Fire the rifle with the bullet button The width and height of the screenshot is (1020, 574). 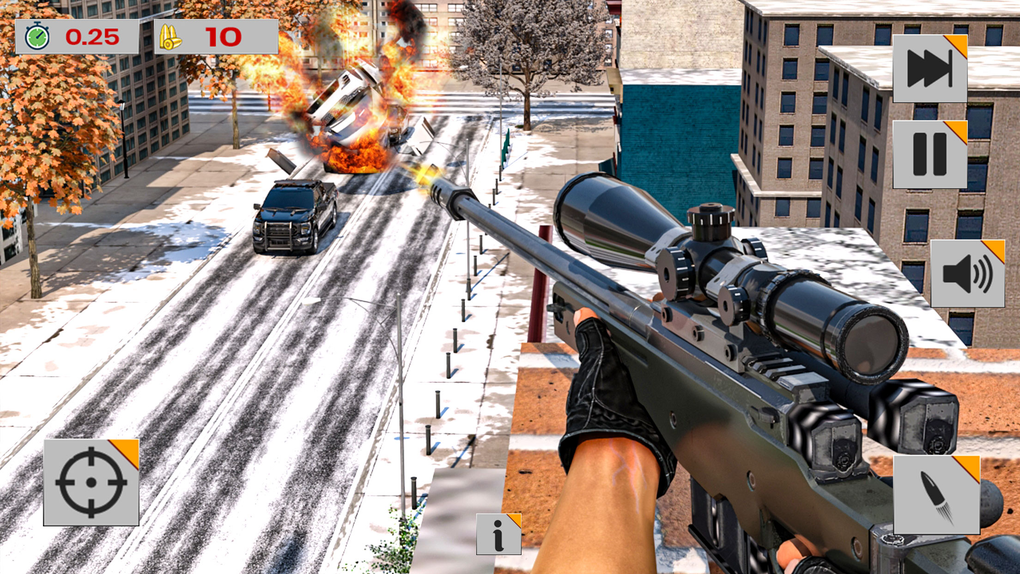click(936, 495)
